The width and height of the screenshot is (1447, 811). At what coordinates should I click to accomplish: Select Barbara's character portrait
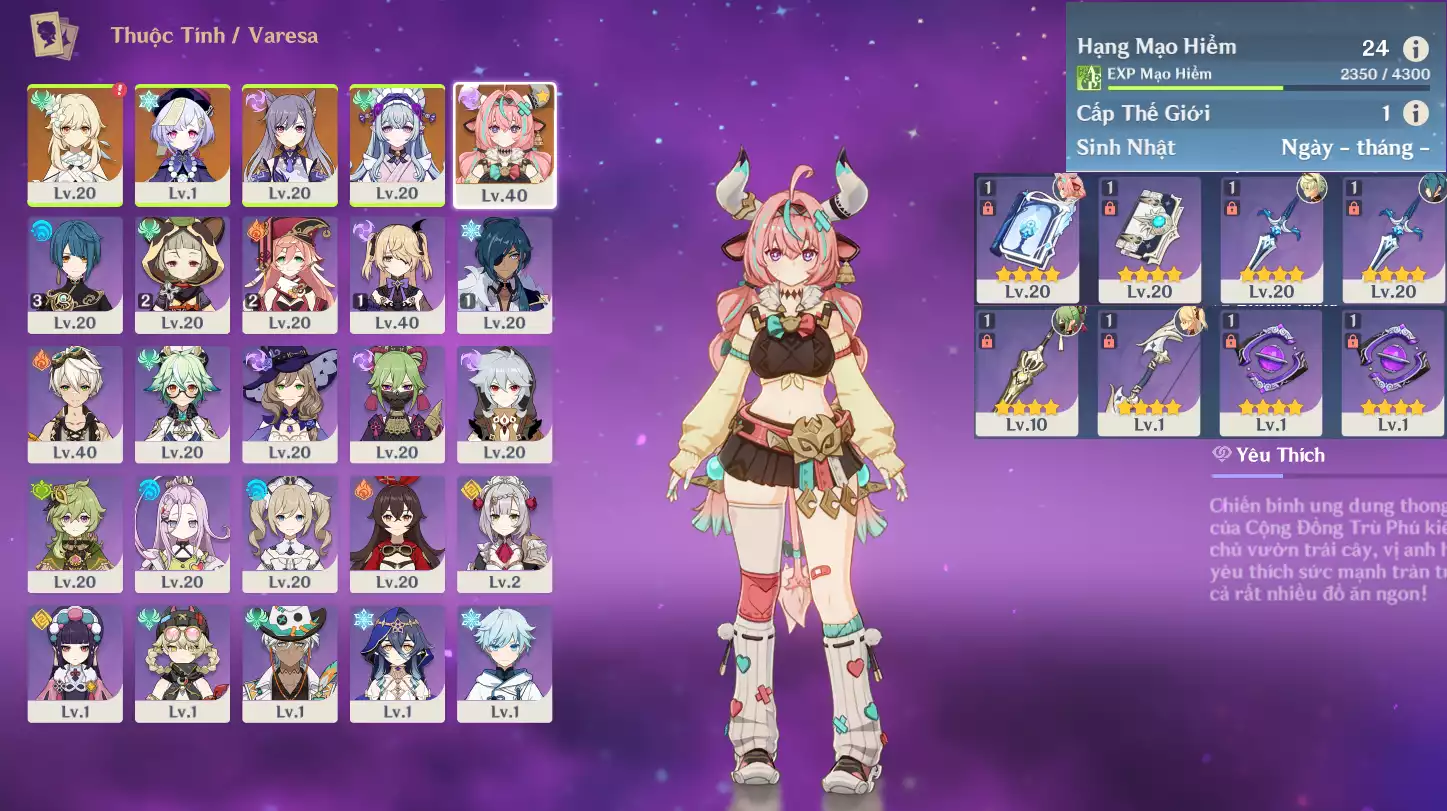tap(290, 533)
